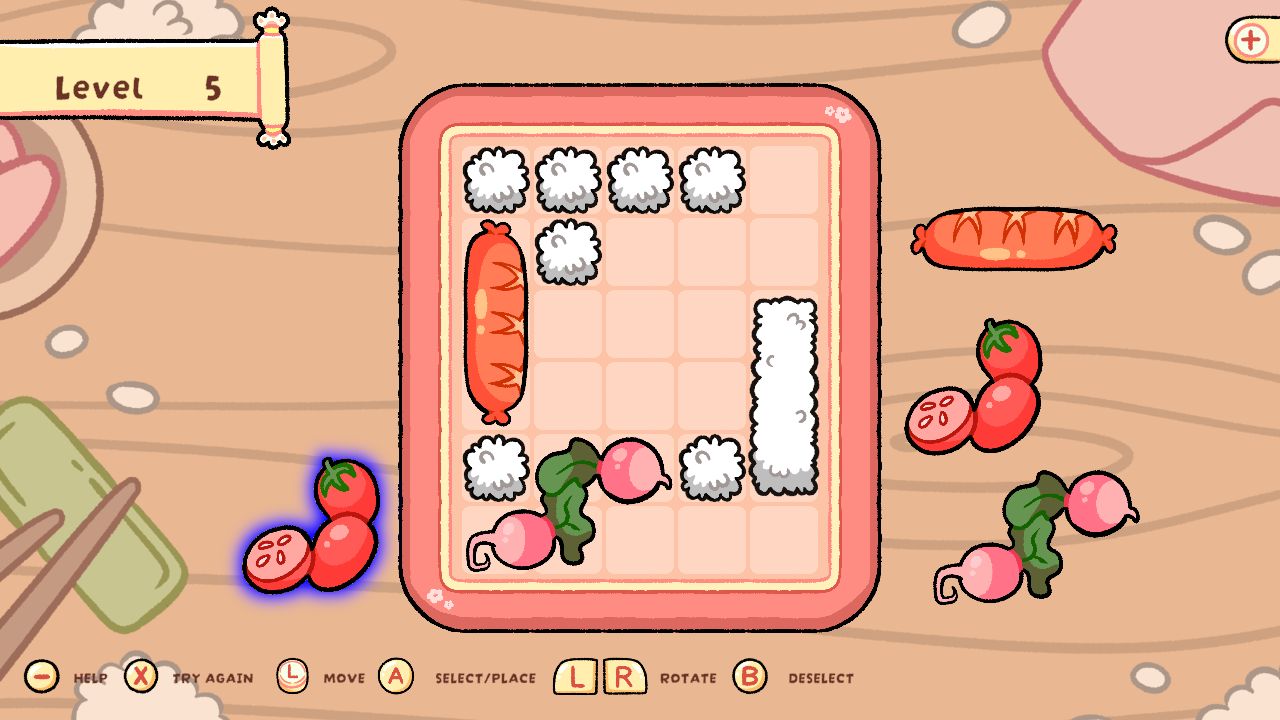Click the lone rice clump beside the sausage

coord(568,250)
